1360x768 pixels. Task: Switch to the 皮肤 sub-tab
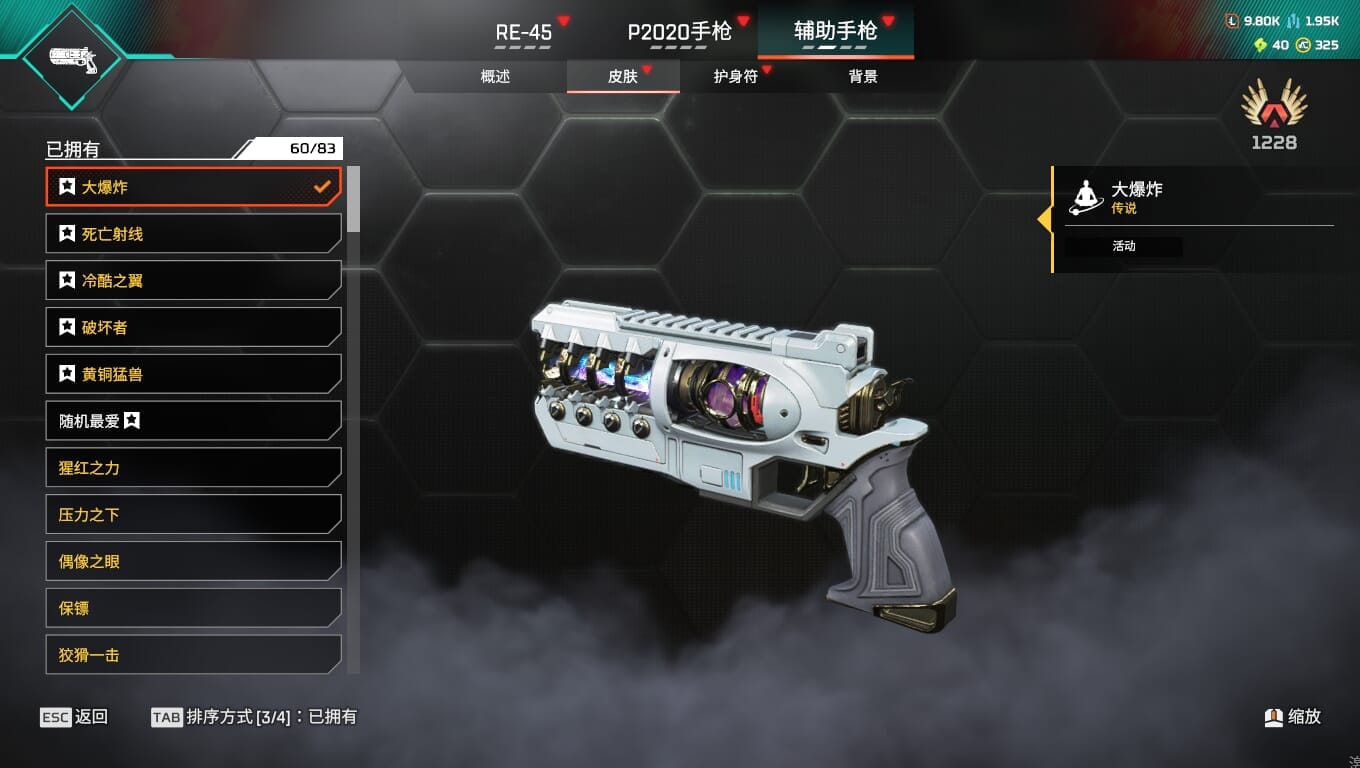pyautogui.click(x=622, y=76)
